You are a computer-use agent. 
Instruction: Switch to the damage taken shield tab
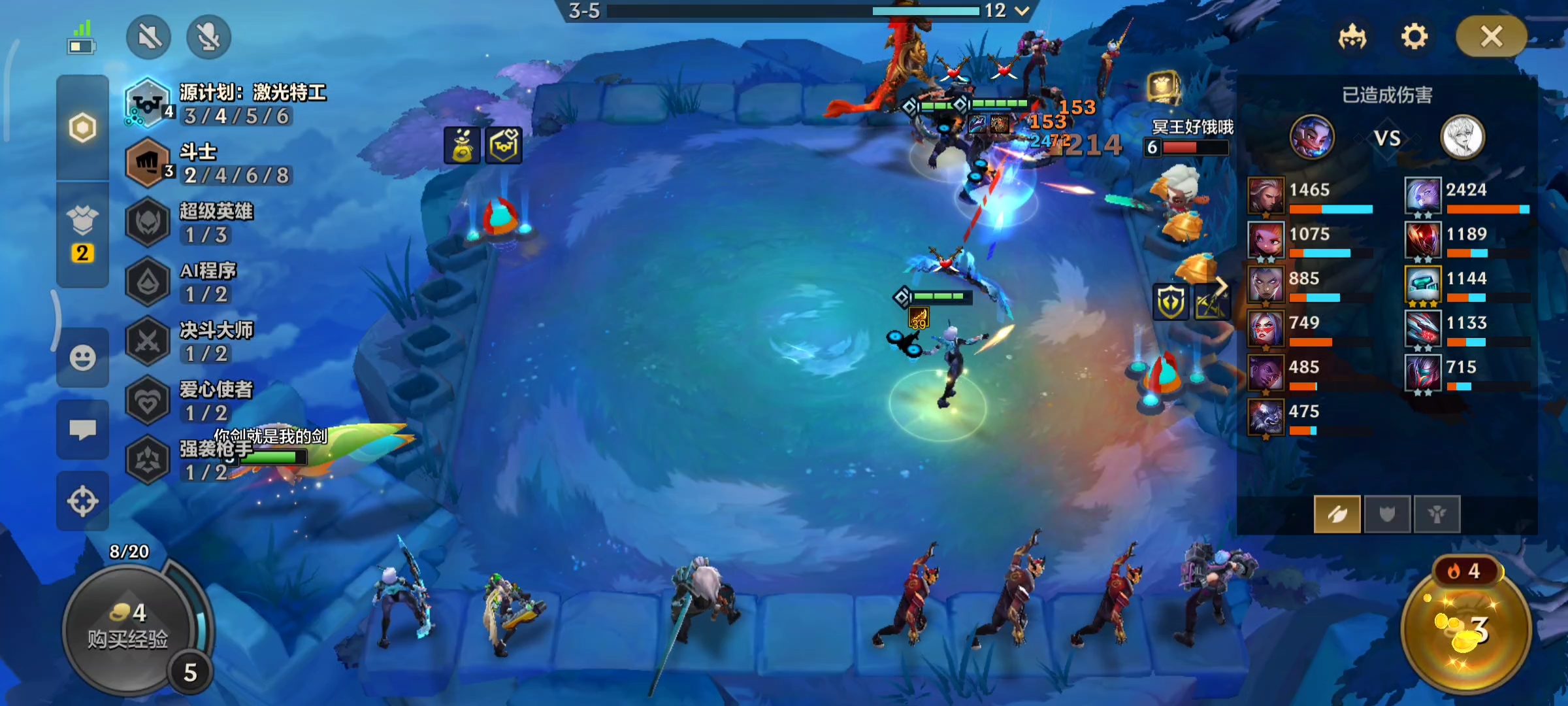[1386, 514]
